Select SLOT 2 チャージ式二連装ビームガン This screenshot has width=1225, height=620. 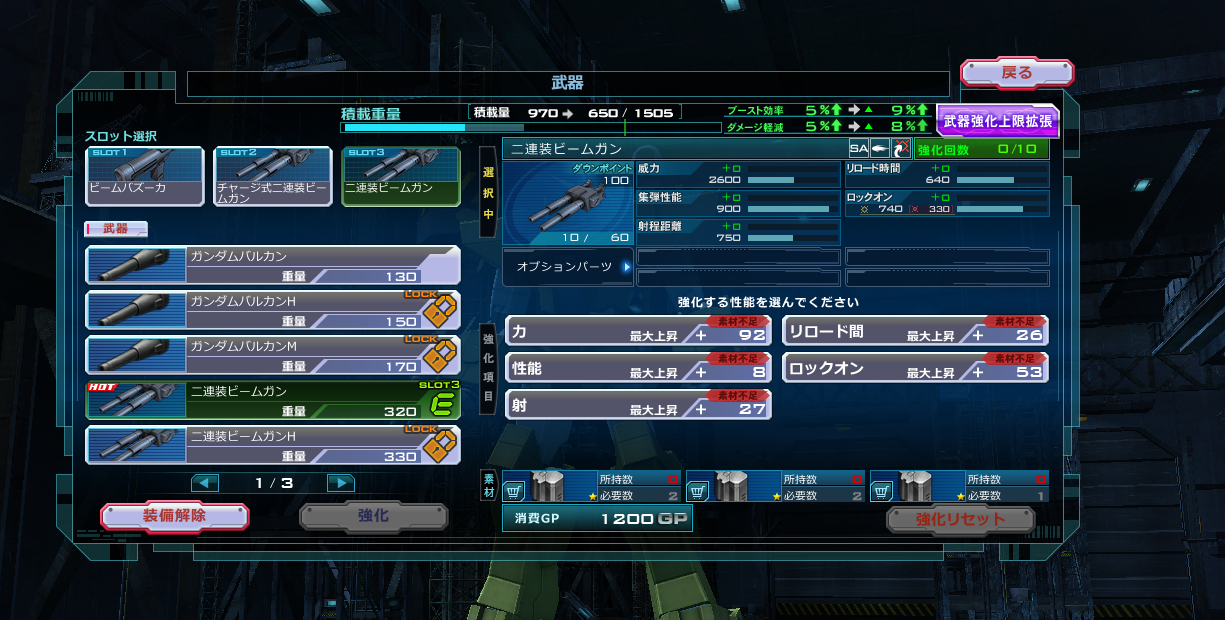pos(273,177)
